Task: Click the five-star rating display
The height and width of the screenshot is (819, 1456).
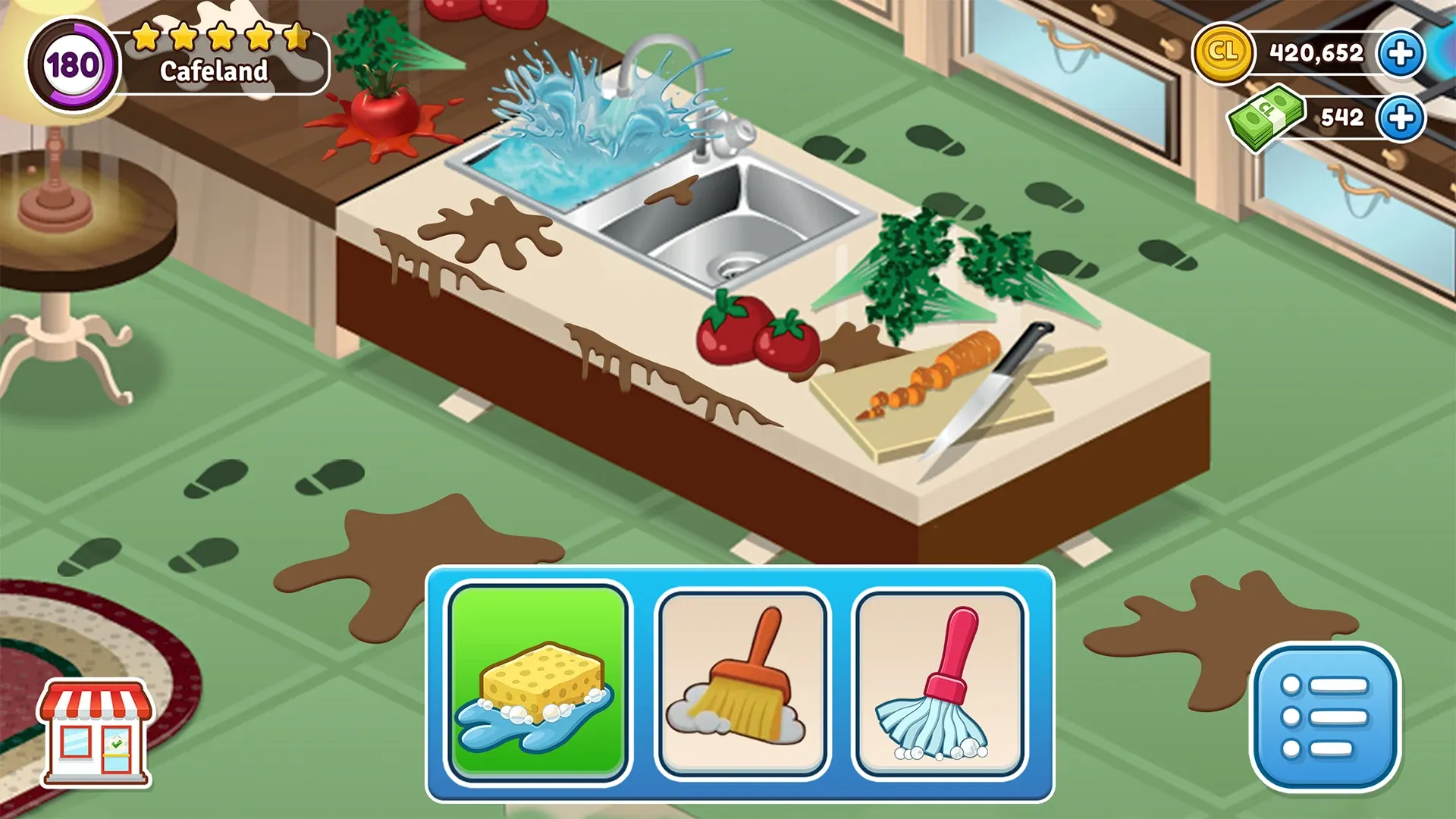Action: pos(220,36)
